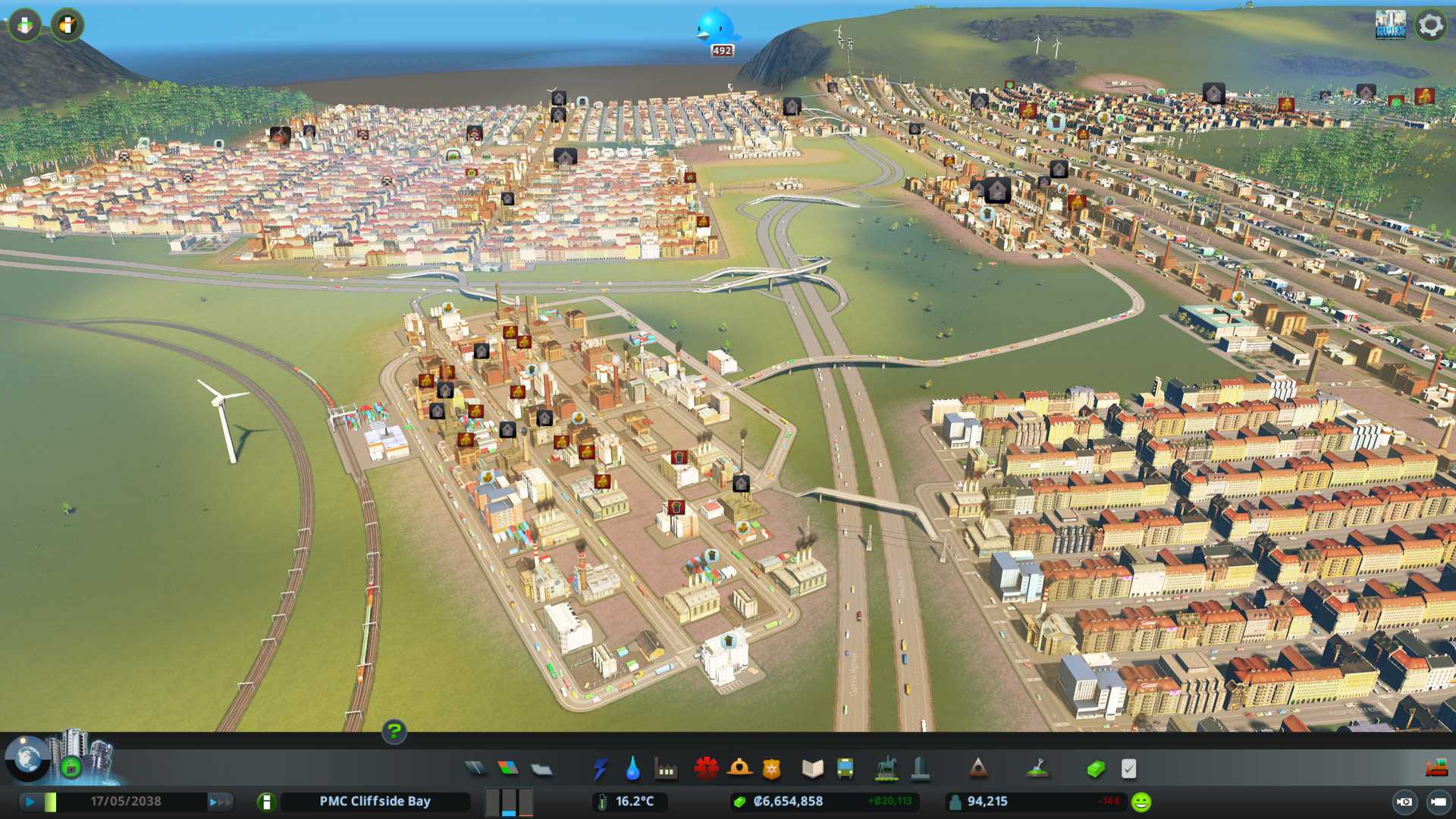1456x819 pixels.
Task: Open the Electricity lightning bolt menu
Action: point(600,769)
